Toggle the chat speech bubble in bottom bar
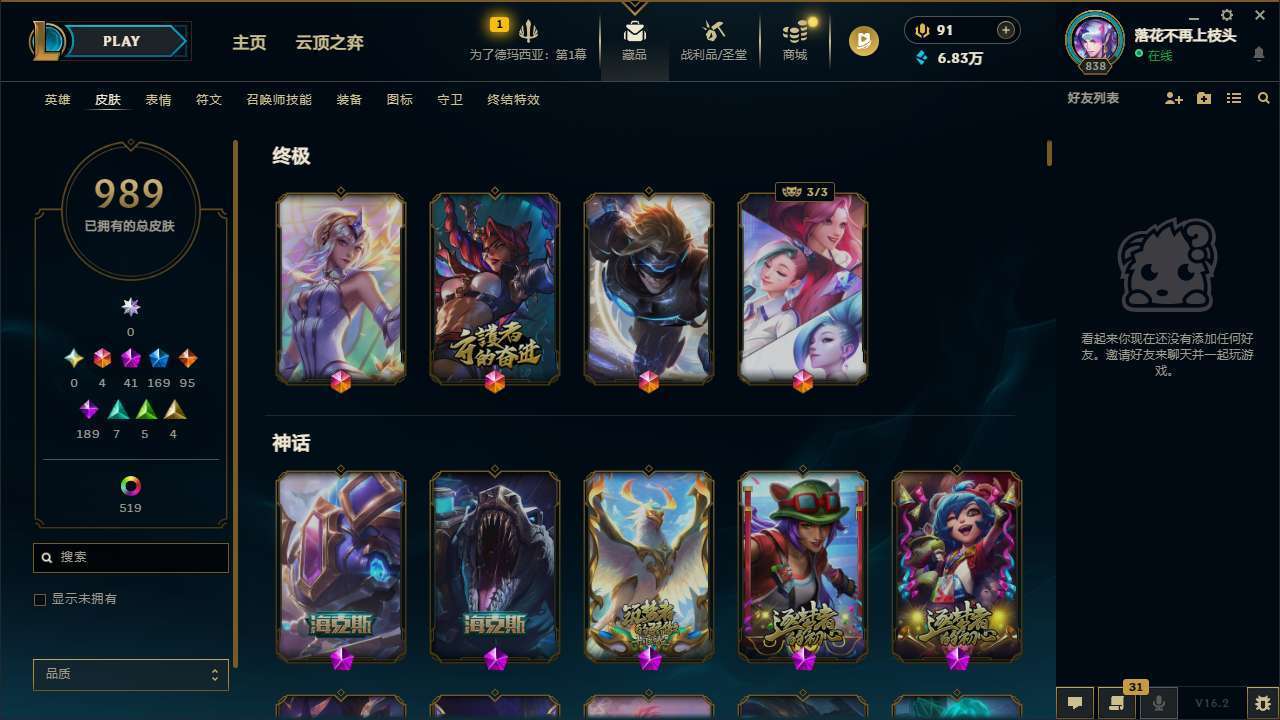This screenshot has width=1280, height=720. 1075,701
